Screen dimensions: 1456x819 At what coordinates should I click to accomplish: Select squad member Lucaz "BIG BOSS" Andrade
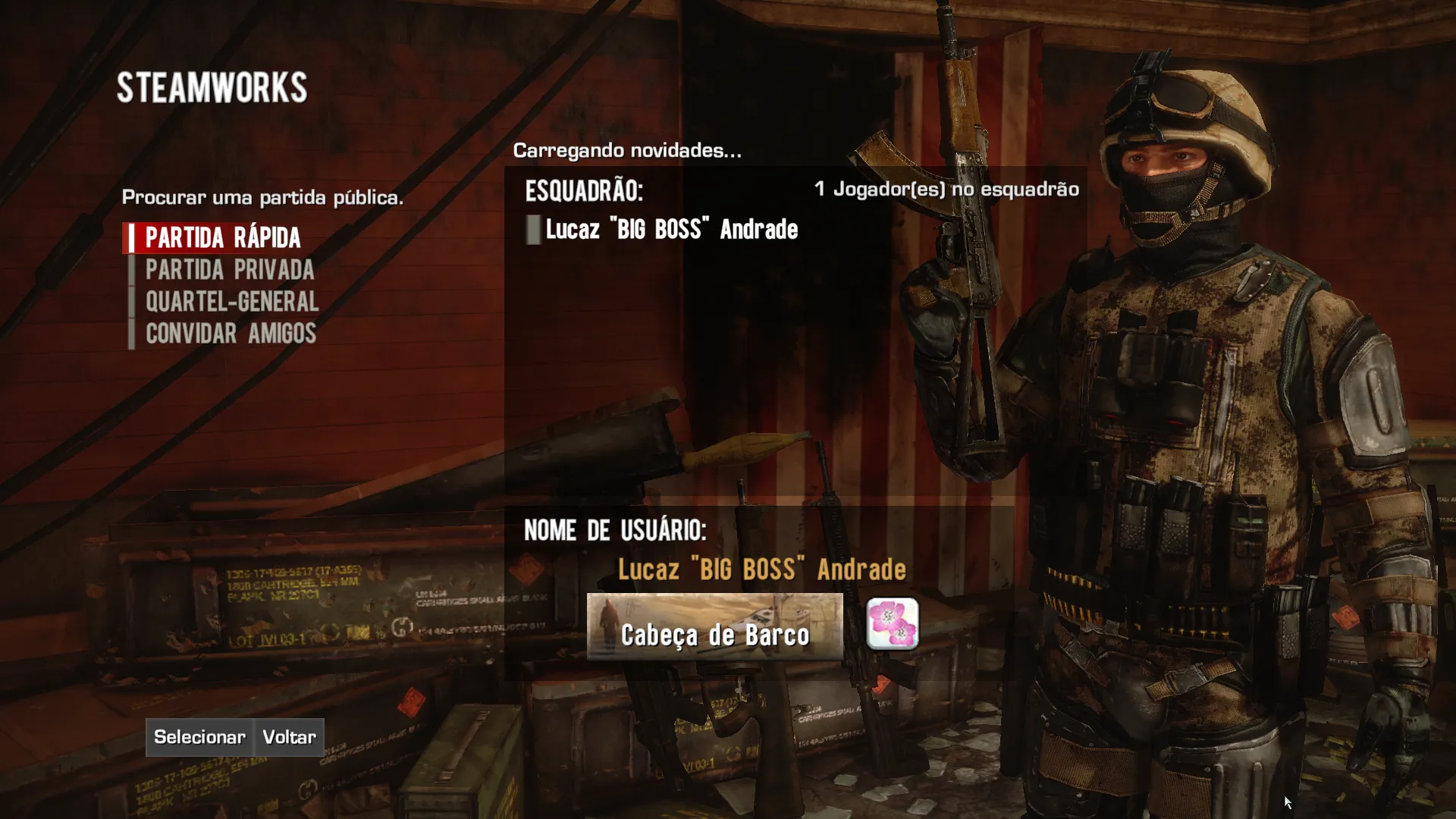[x=671, y=230]
